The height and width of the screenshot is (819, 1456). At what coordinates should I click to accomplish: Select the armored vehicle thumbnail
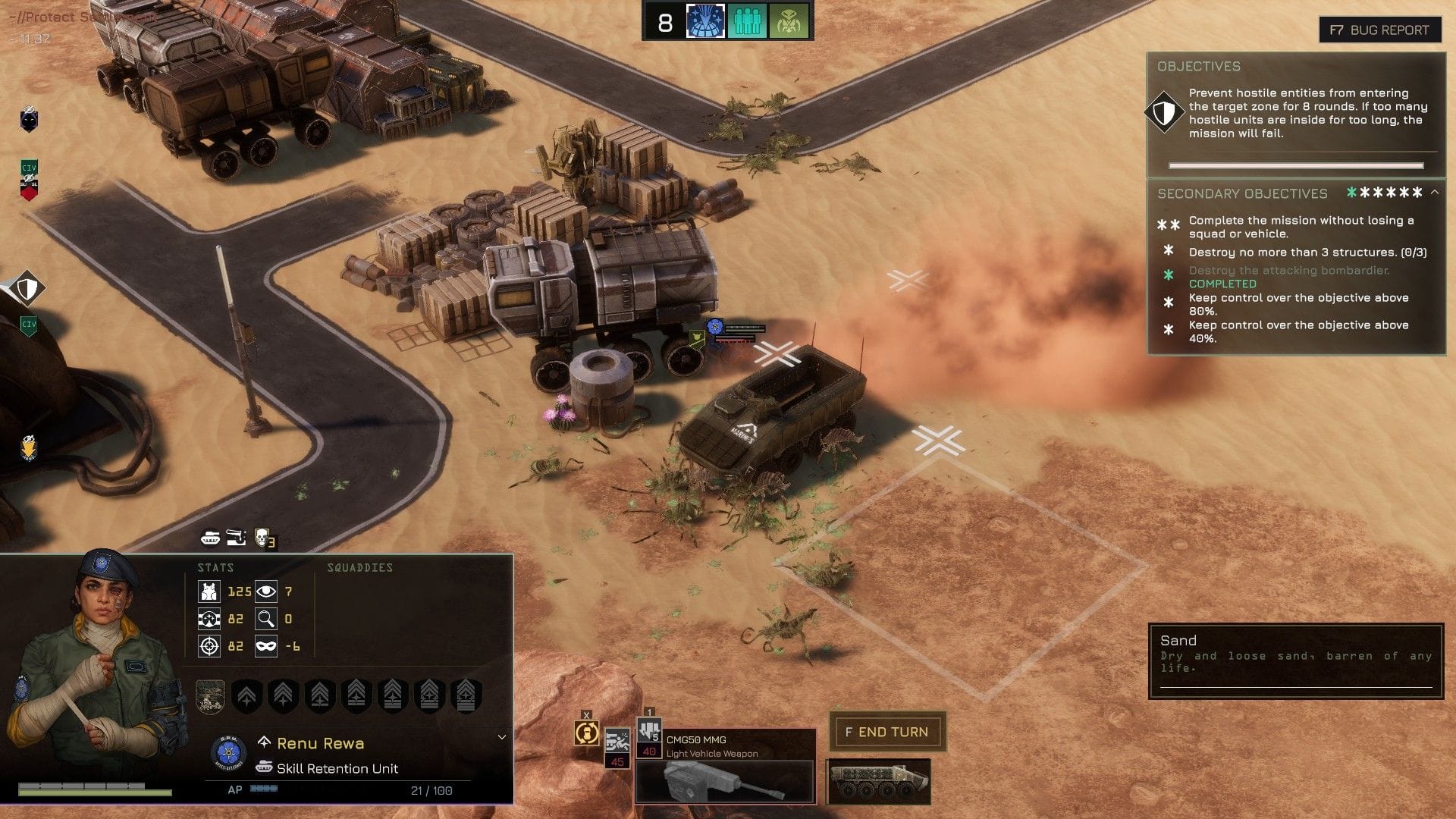click(x=878, y=780)
